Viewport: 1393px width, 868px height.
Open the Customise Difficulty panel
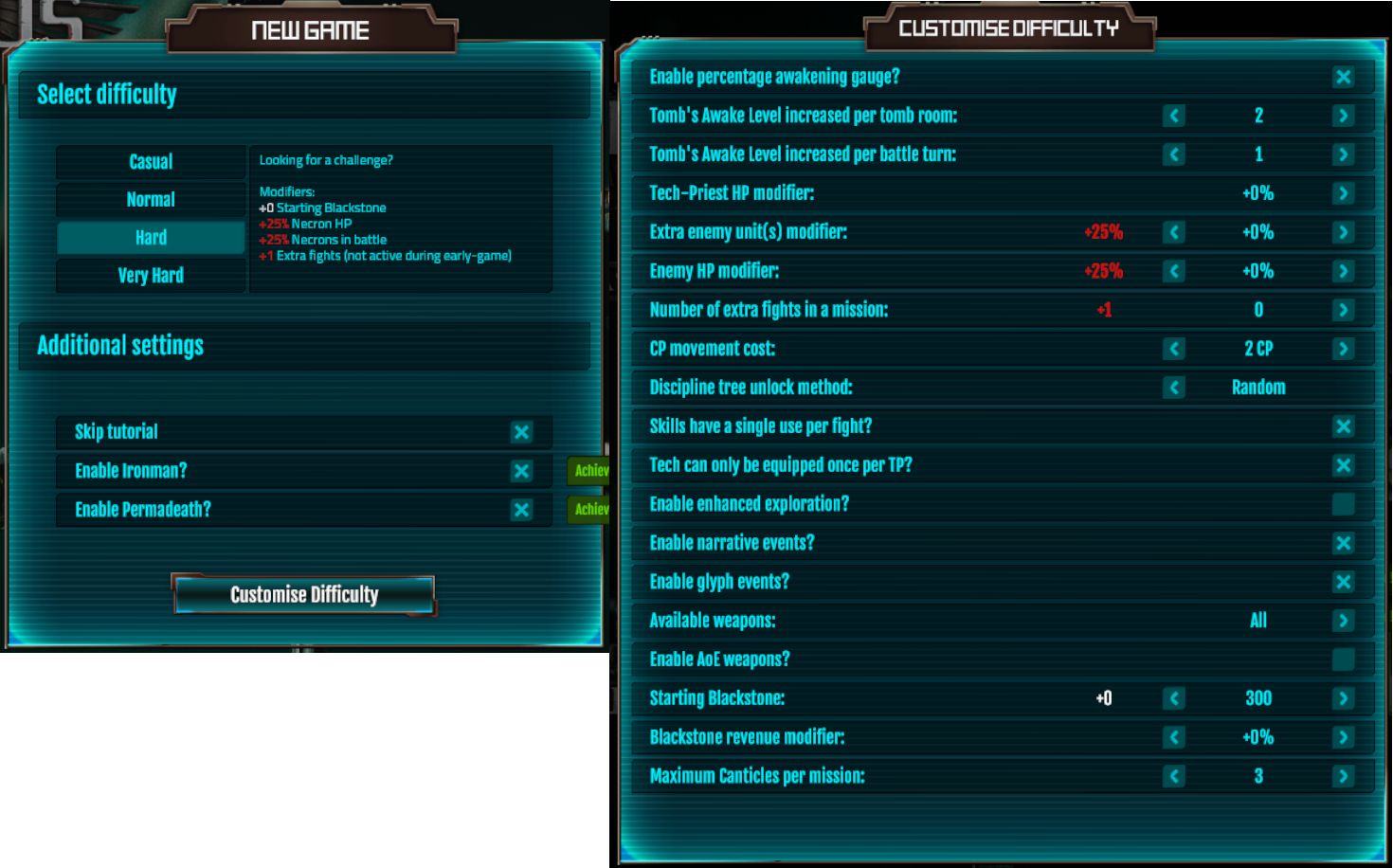[302, 594]
